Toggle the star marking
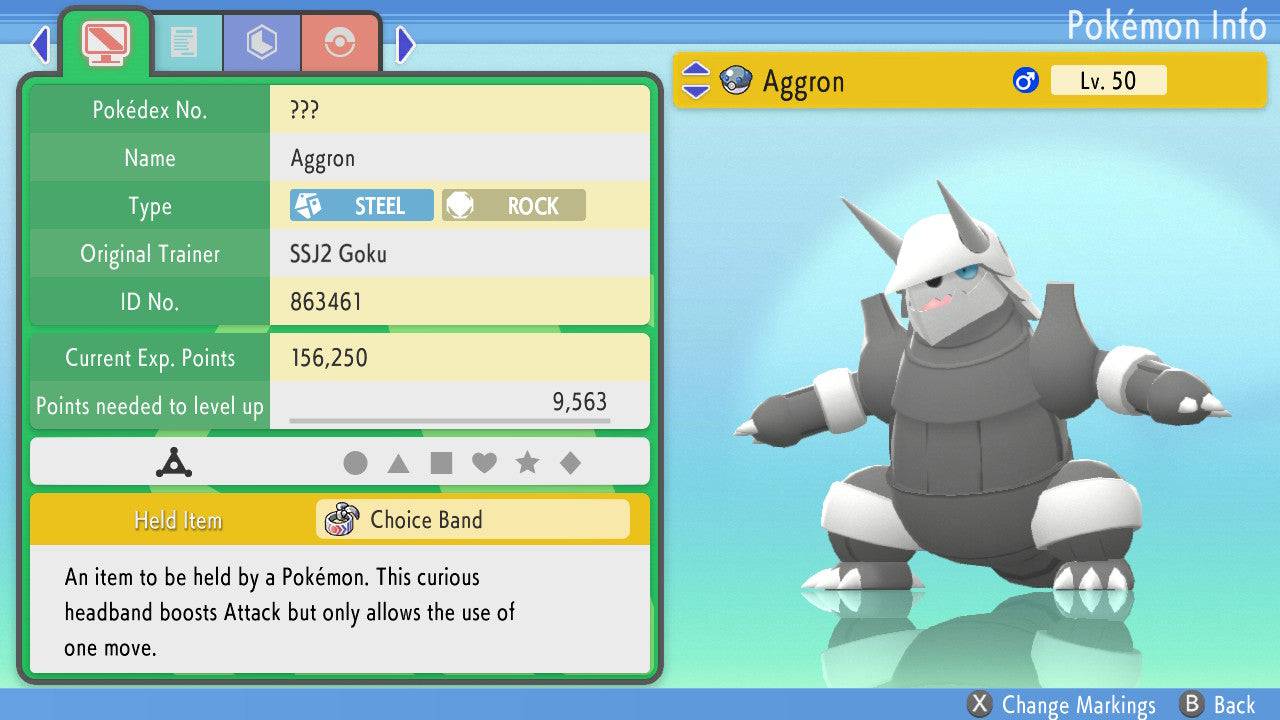 coord(527,463)
